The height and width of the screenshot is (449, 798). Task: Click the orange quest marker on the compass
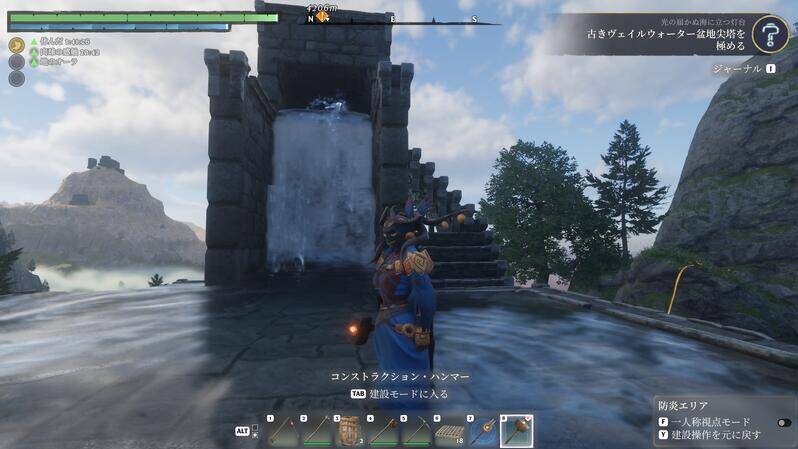click(322, 17)
